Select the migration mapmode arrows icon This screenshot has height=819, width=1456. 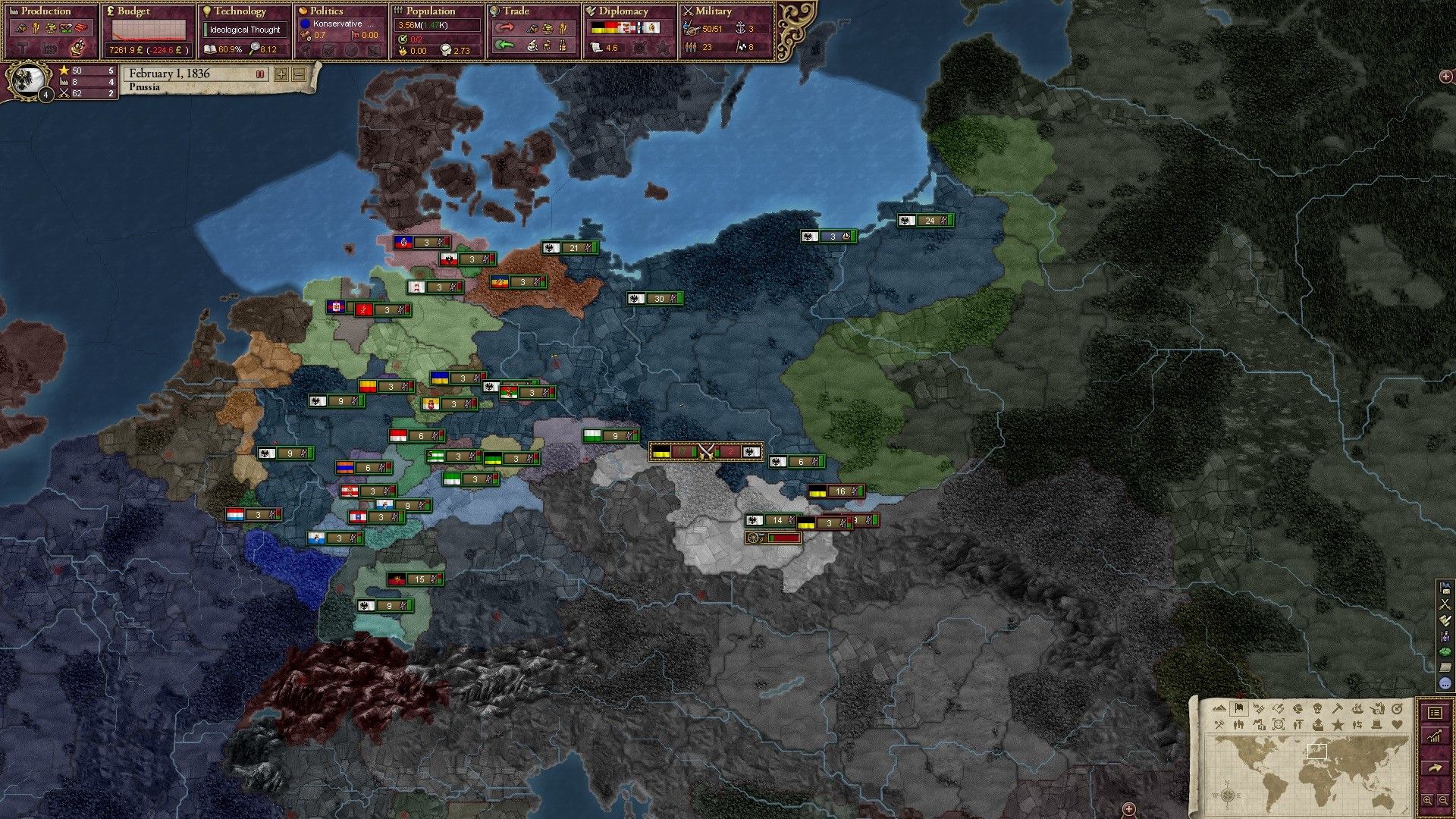1357,725
